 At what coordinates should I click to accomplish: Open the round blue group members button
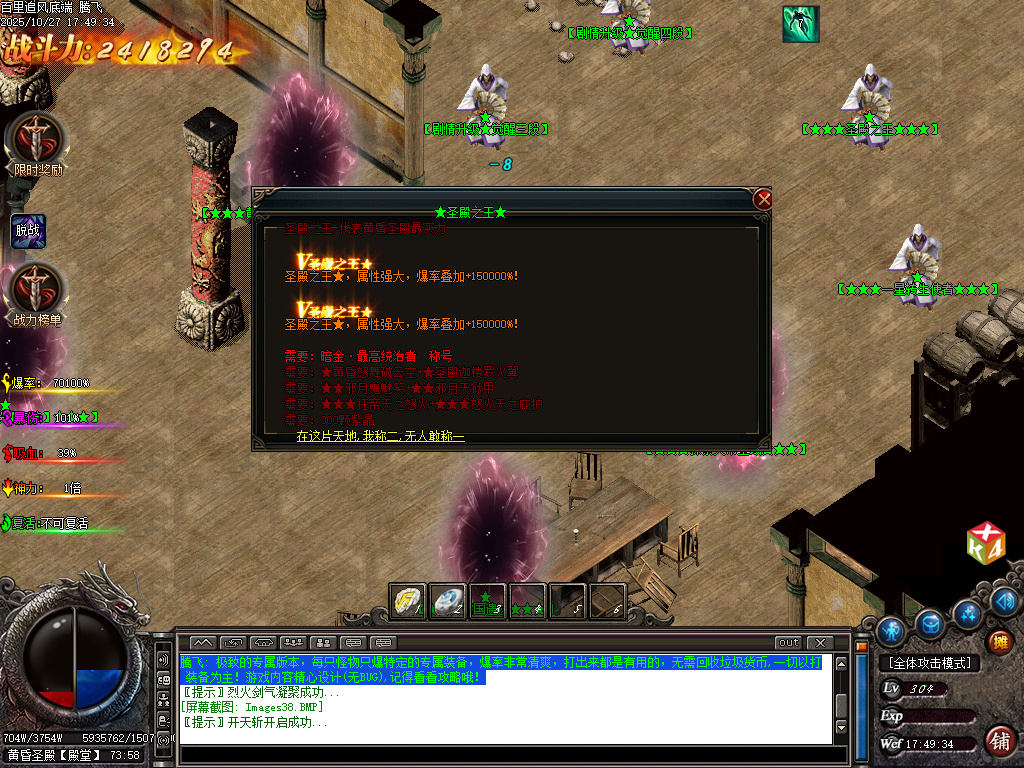tap(968, 611)
